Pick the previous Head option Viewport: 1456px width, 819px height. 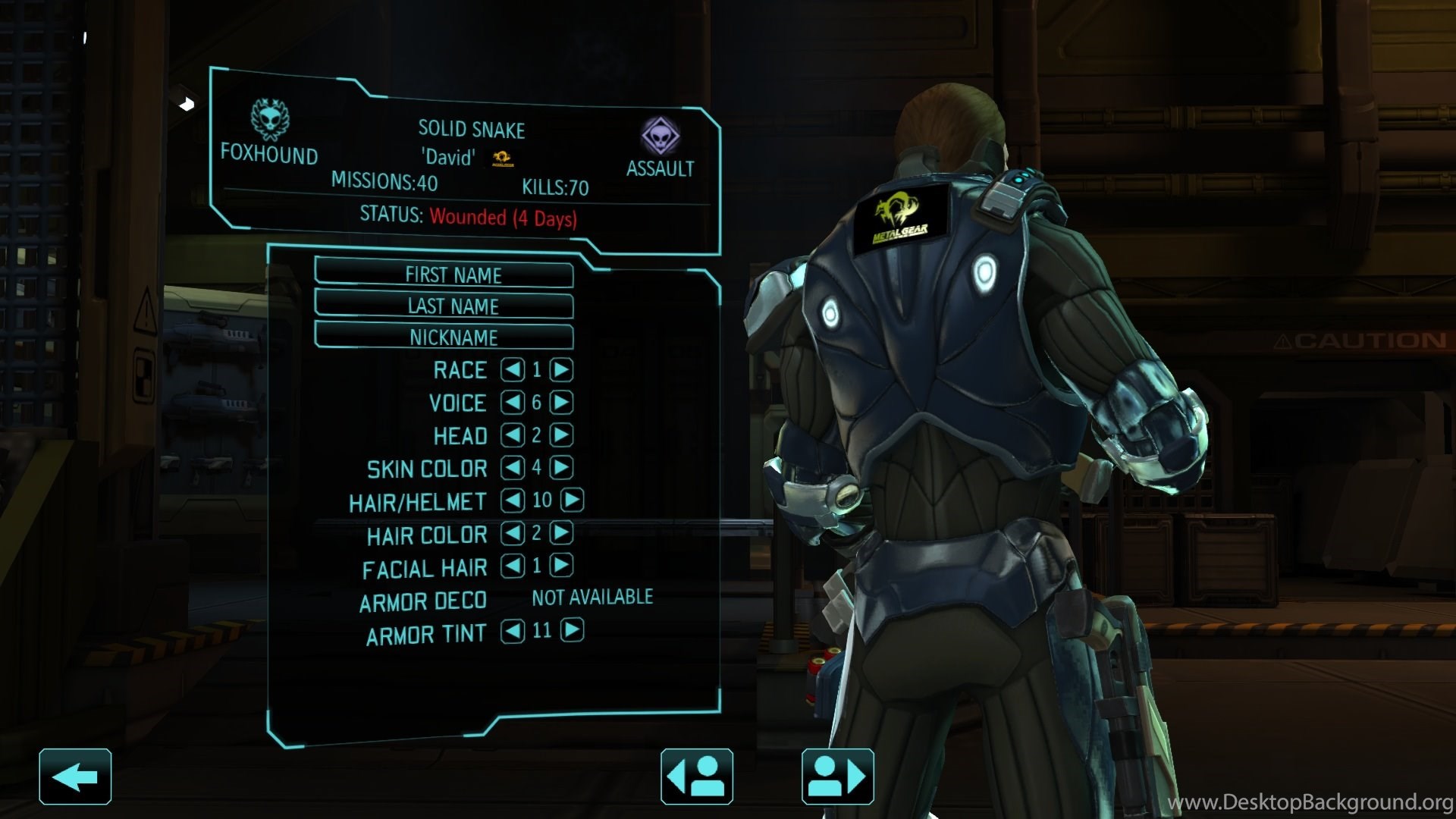pos(513,435)
